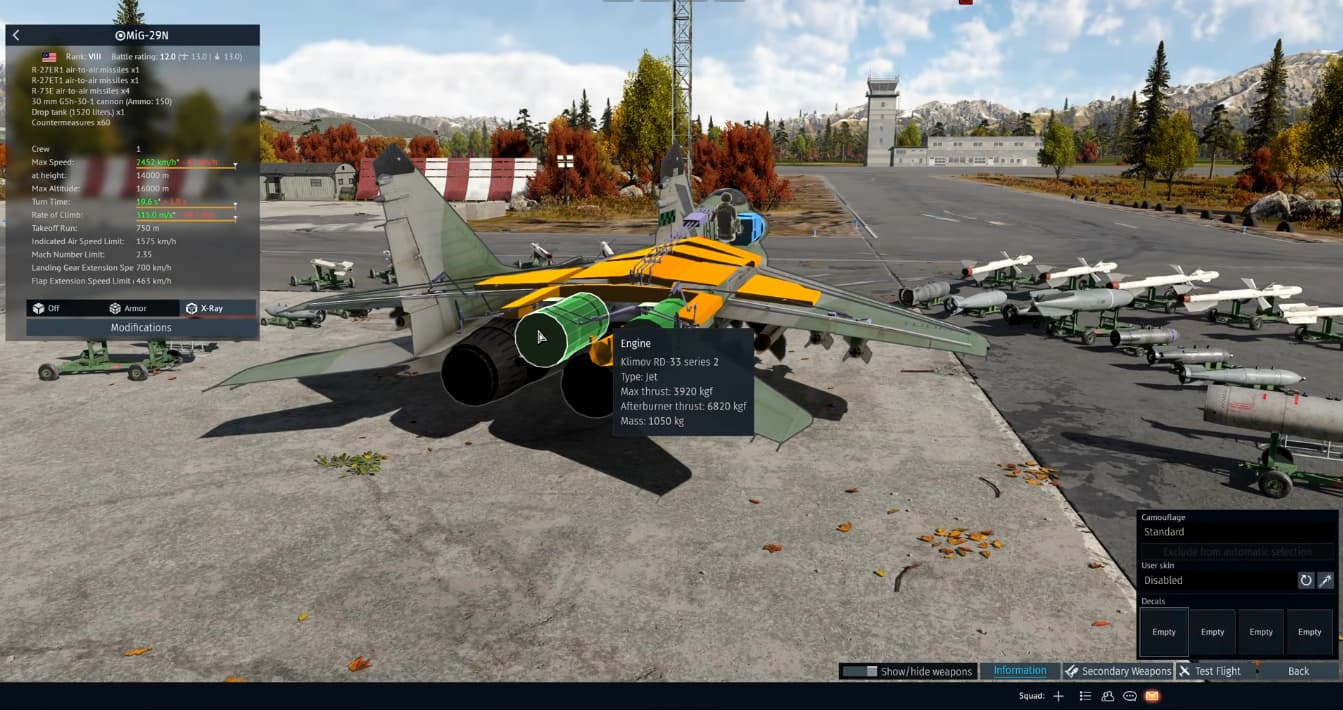The height and width of the screenshot is (710, 1343).
Task: Open the orange mail envelope
Action: pyautogui.click(x=1152, y=696)
